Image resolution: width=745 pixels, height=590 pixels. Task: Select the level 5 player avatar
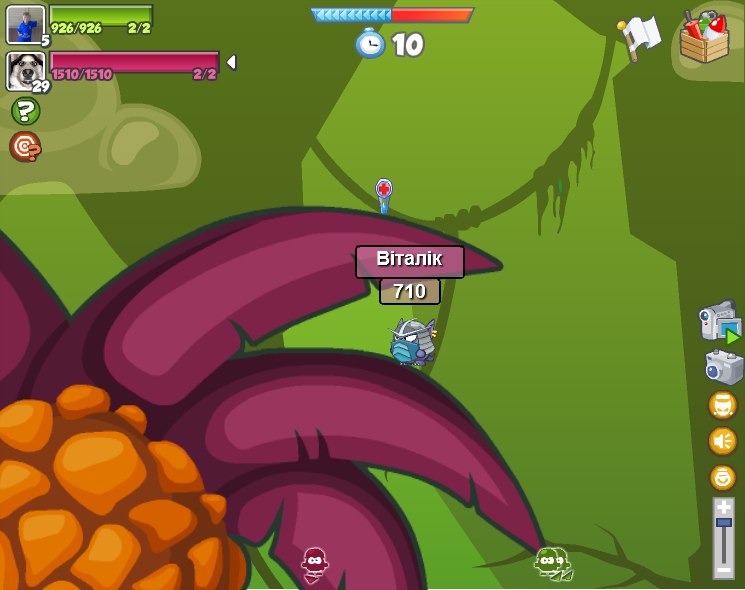point(25,24)
